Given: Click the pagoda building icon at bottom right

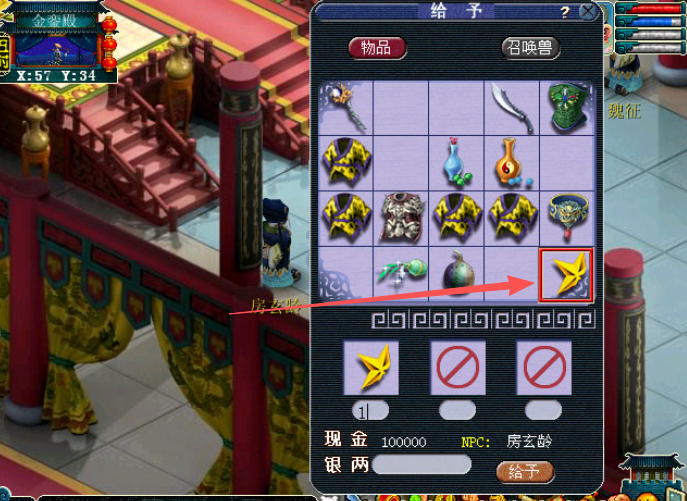Looking at the screenshot, I should coord(650,475).
